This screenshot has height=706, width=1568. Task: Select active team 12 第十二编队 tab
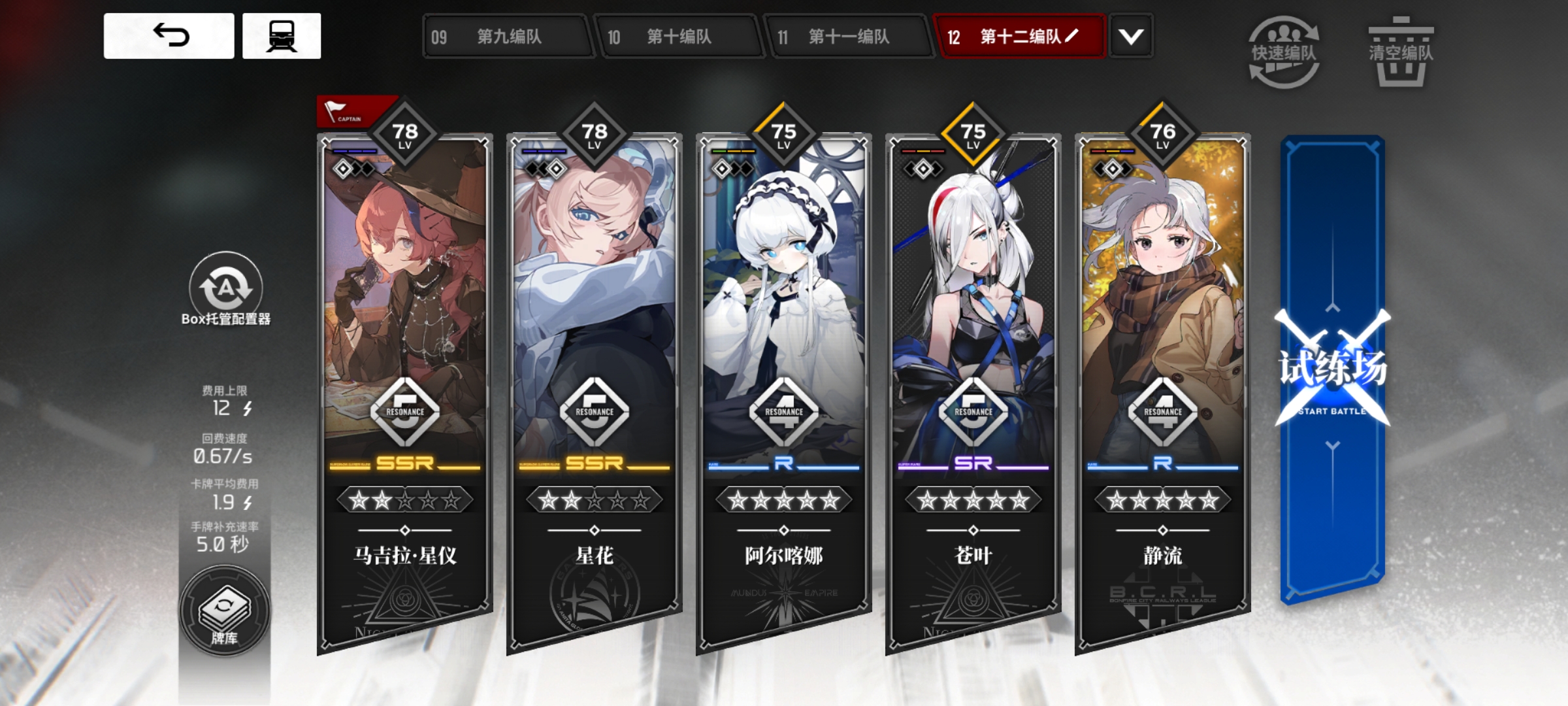click(1018, 37)
